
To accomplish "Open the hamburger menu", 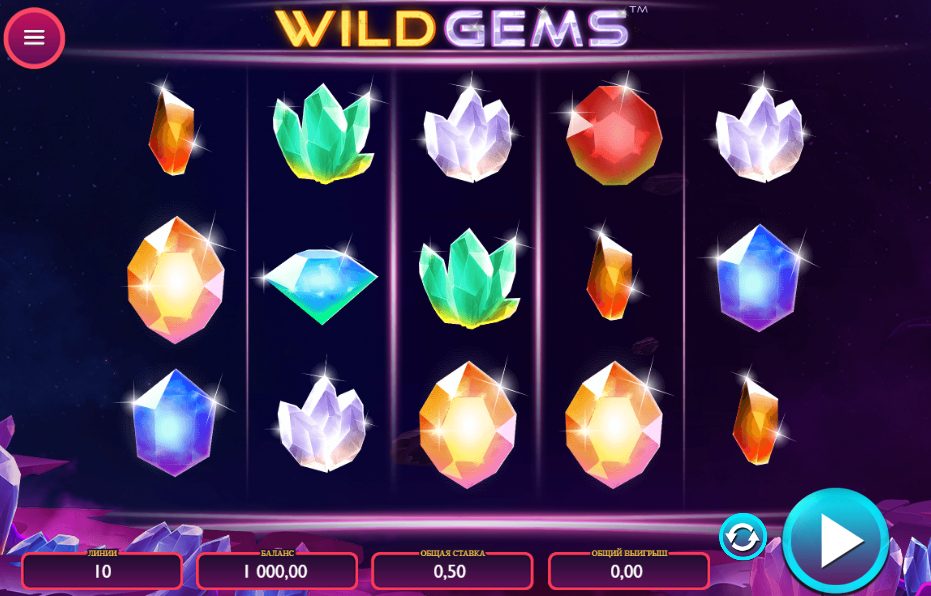I will [35, 38].
